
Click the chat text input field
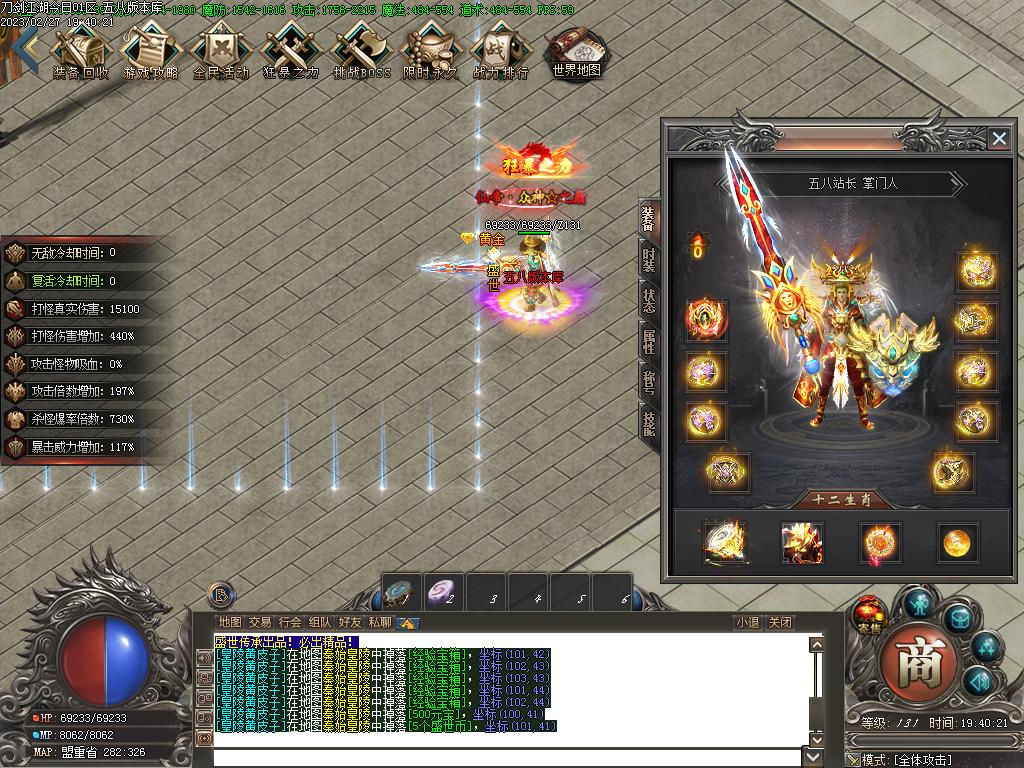tap(510, 757)
